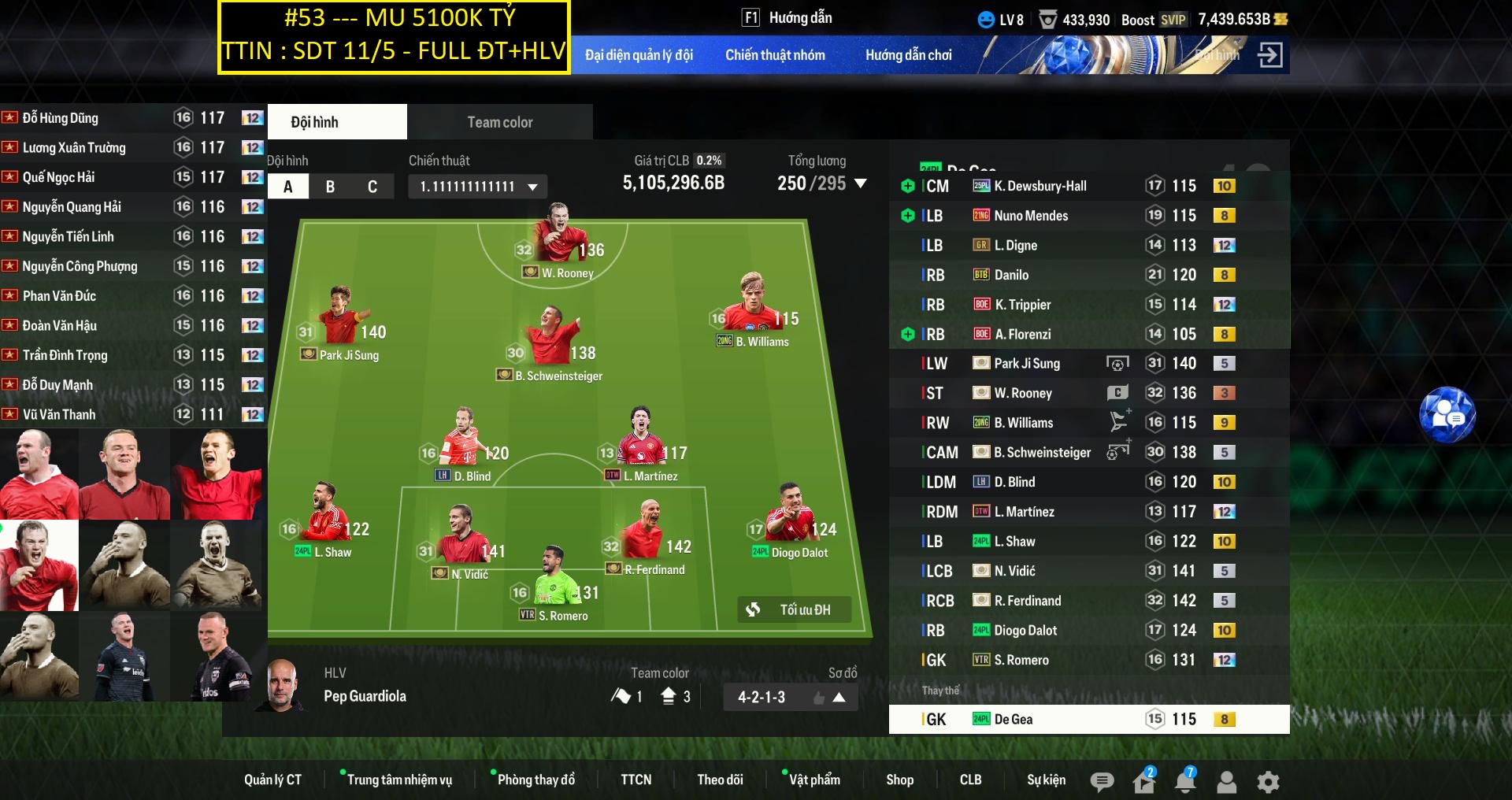Open the settings gear icon
The width and height of the screenshot is (1512, 800).
[1268, 781]
